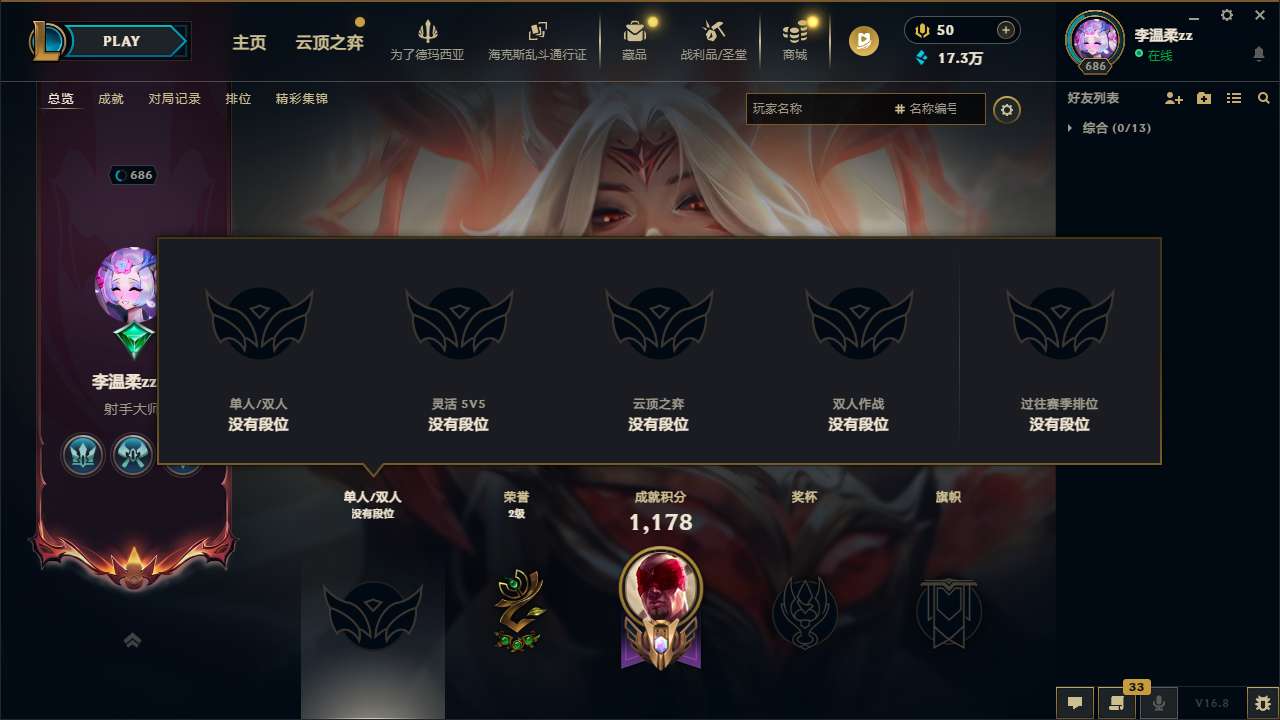Click the add RP plus control
1280x720 pixels.
point(1008,30)
